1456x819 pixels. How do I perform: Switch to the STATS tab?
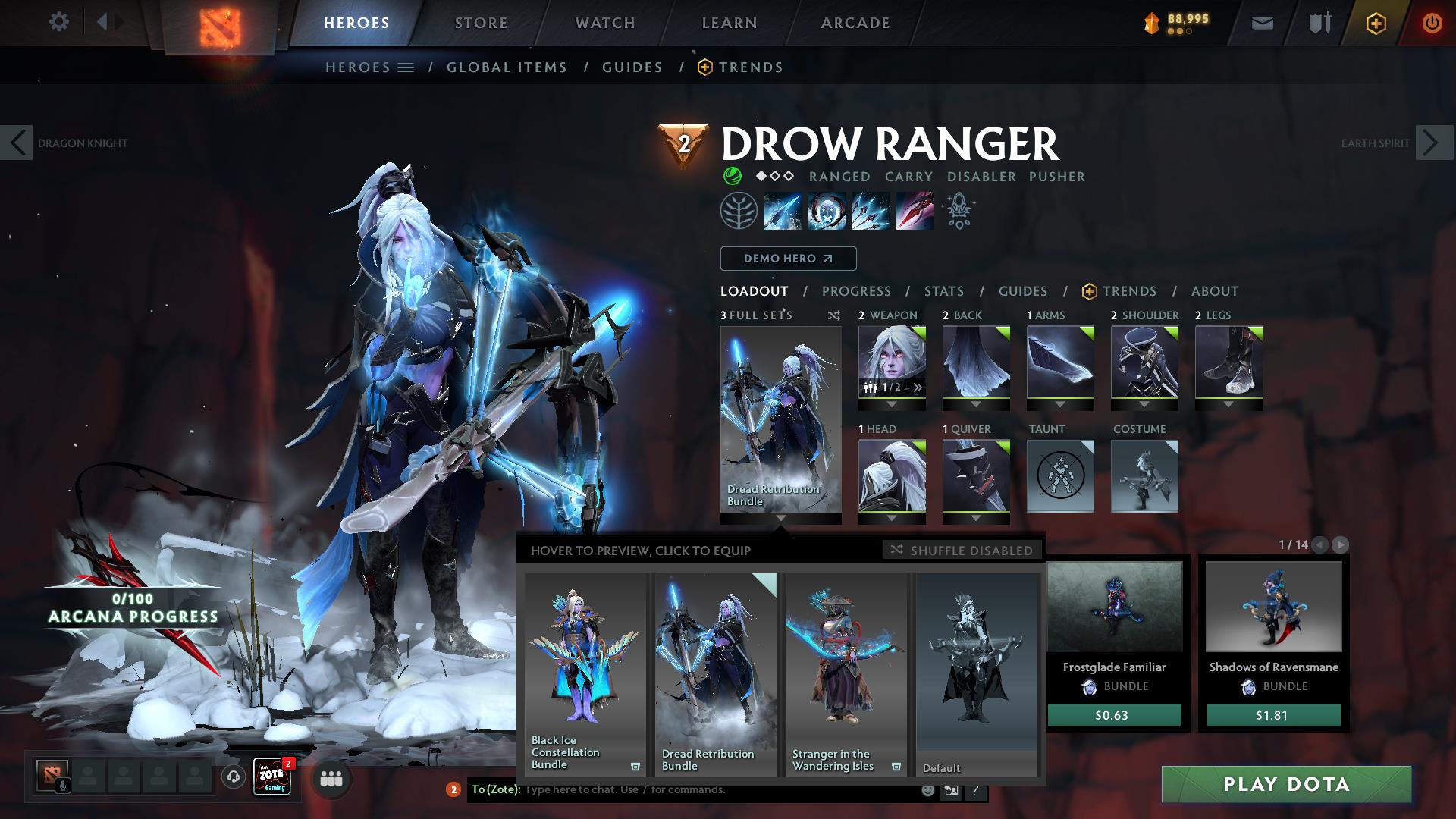click(x=943, y=290)
